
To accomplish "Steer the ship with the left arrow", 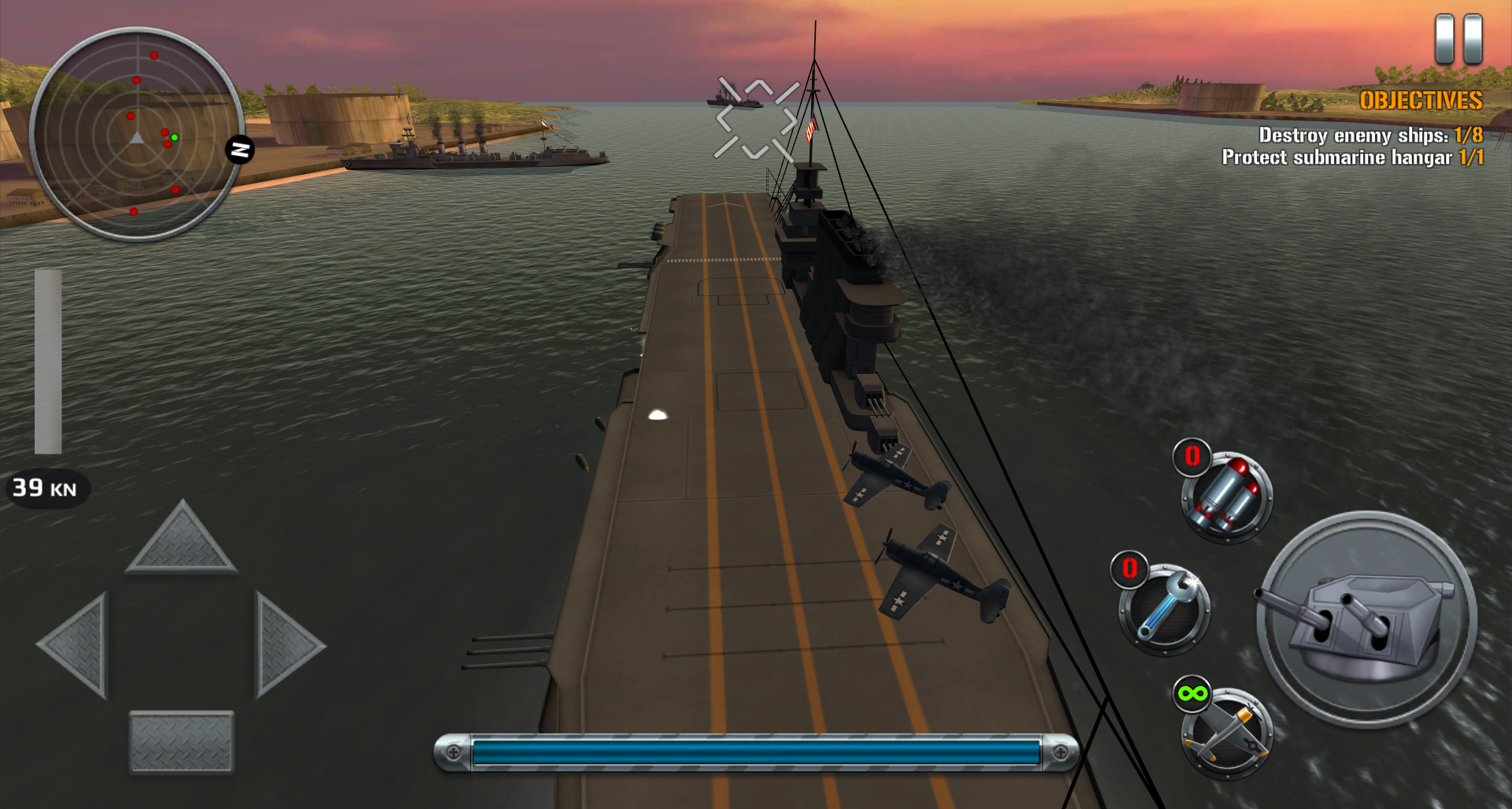I will tap(76, 645).
